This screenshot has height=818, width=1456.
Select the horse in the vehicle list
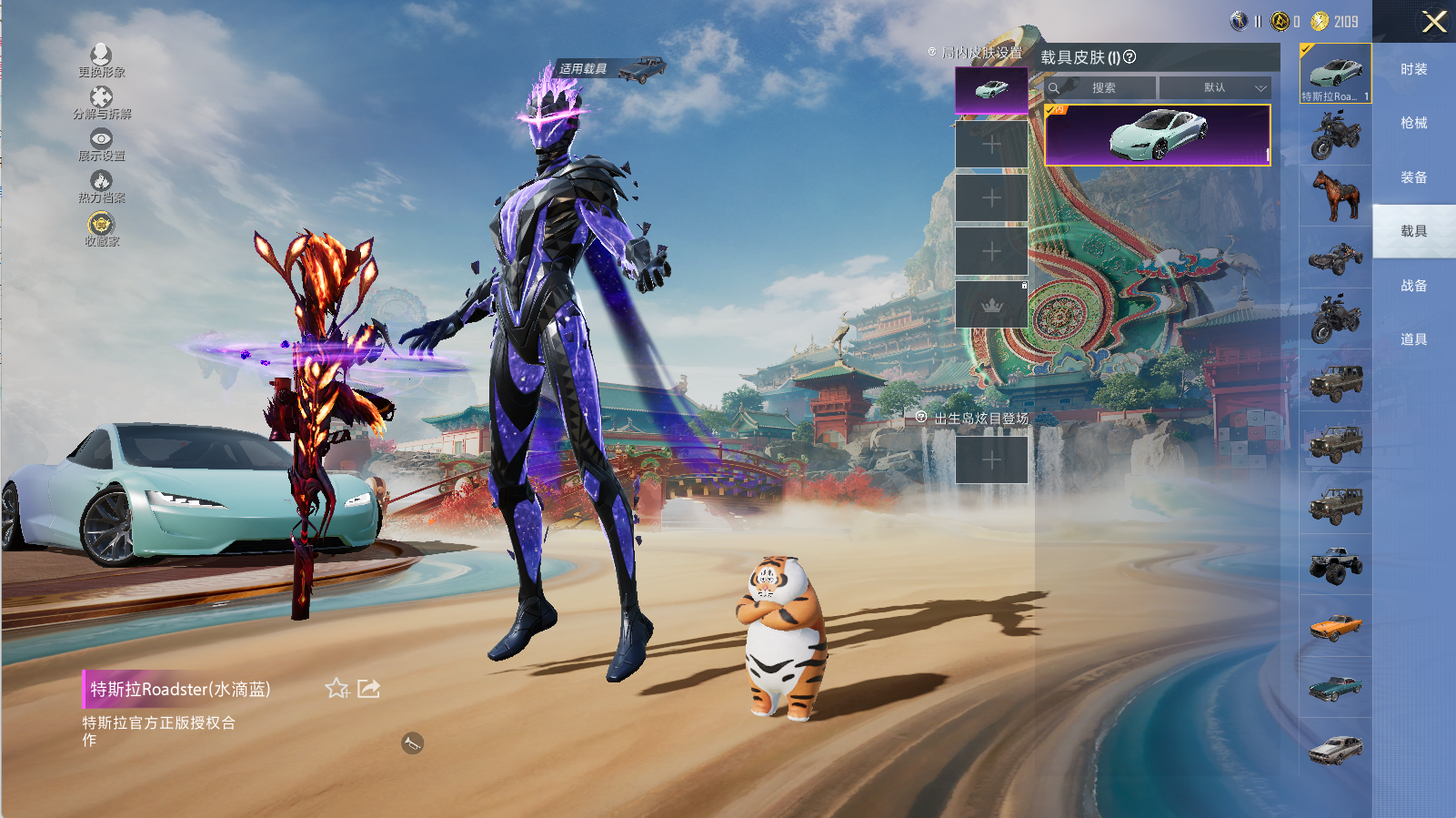(1335, 196)
